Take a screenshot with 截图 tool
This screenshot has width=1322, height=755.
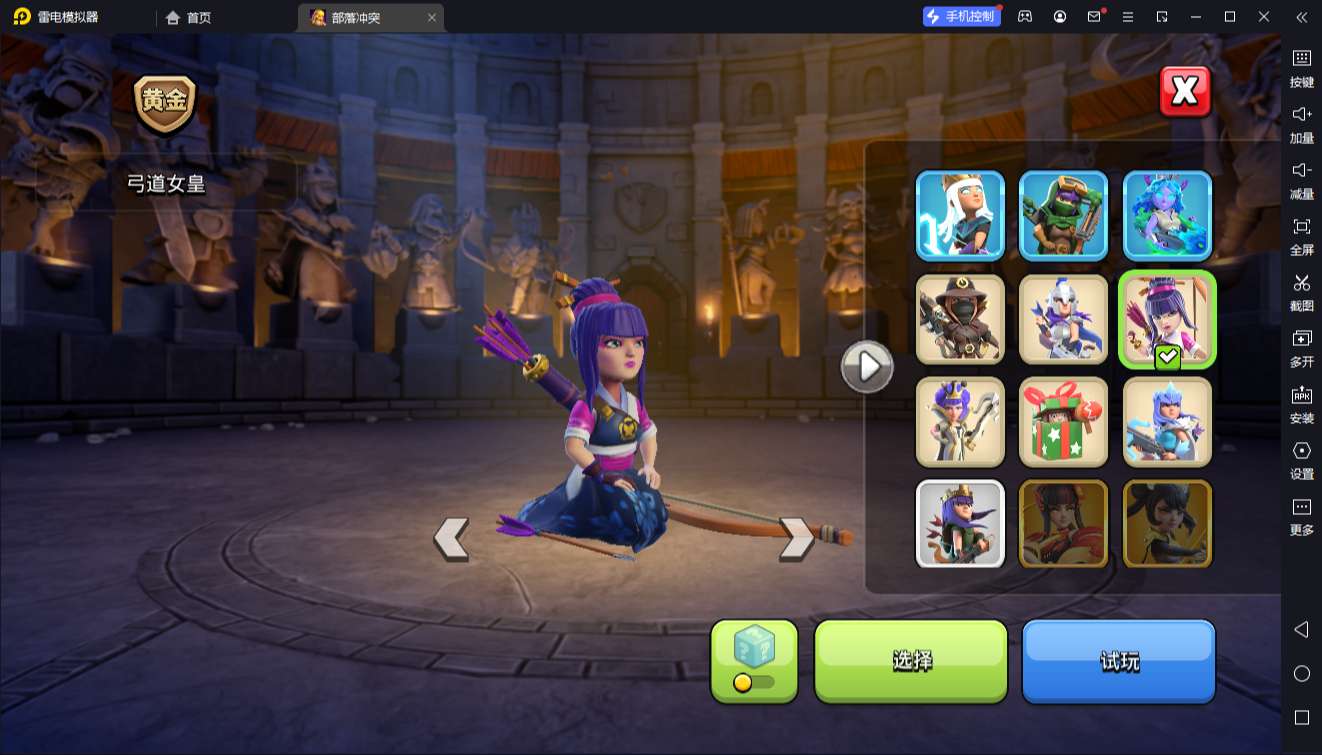pos(1301,290)
